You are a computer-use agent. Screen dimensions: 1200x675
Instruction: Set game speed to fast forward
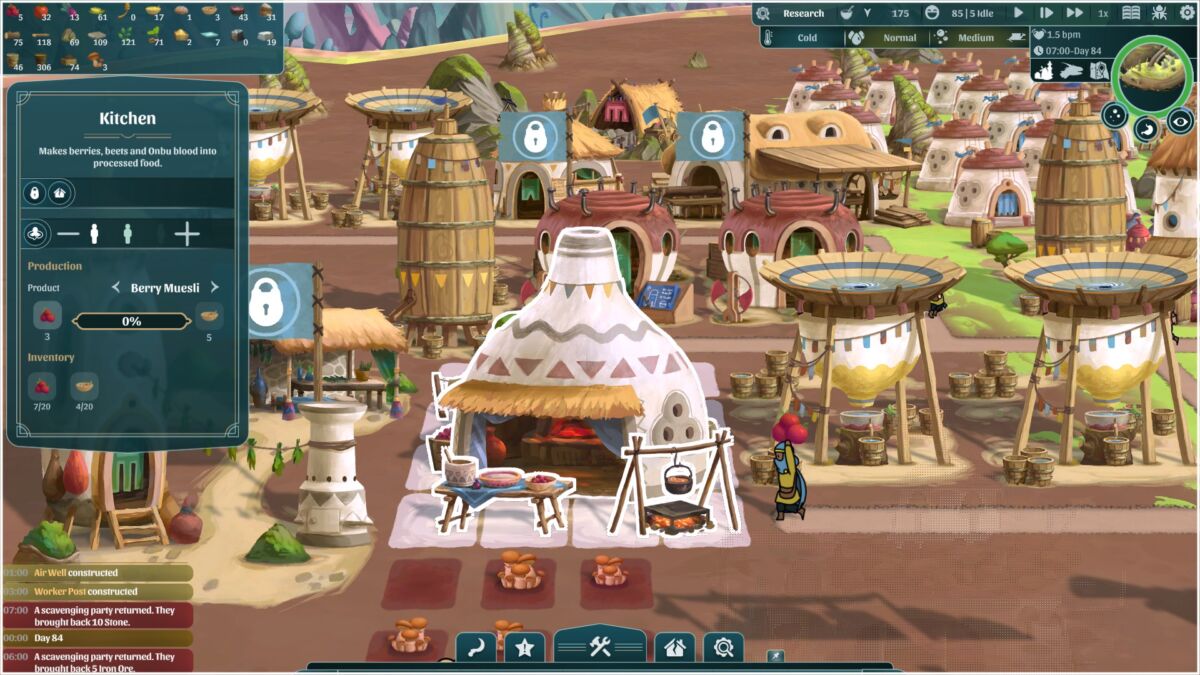[1074, 13]
